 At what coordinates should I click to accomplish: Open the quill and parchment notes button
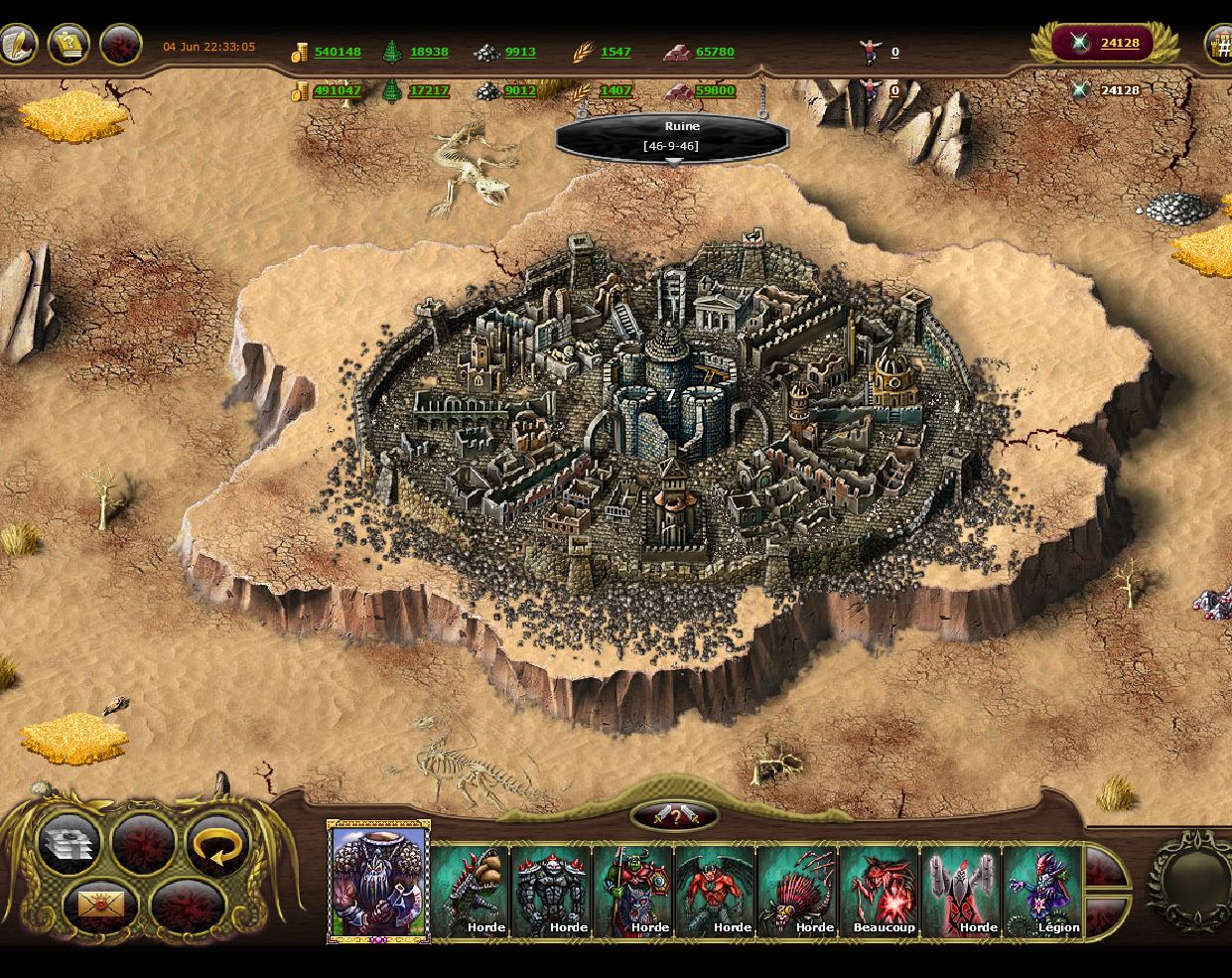(x=17, y=44)
